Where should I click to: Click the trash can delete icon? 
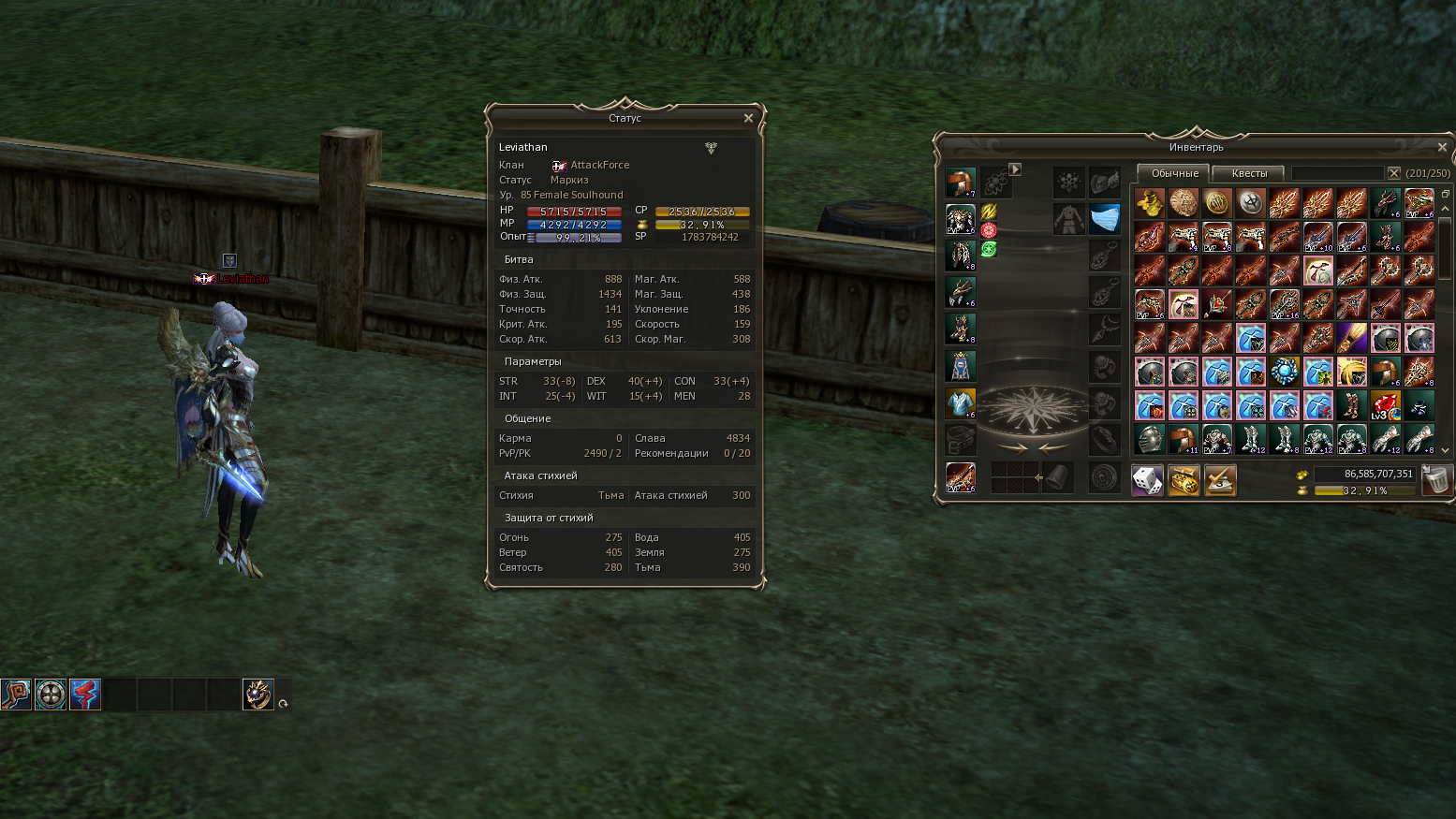(x=1435, y=480)
